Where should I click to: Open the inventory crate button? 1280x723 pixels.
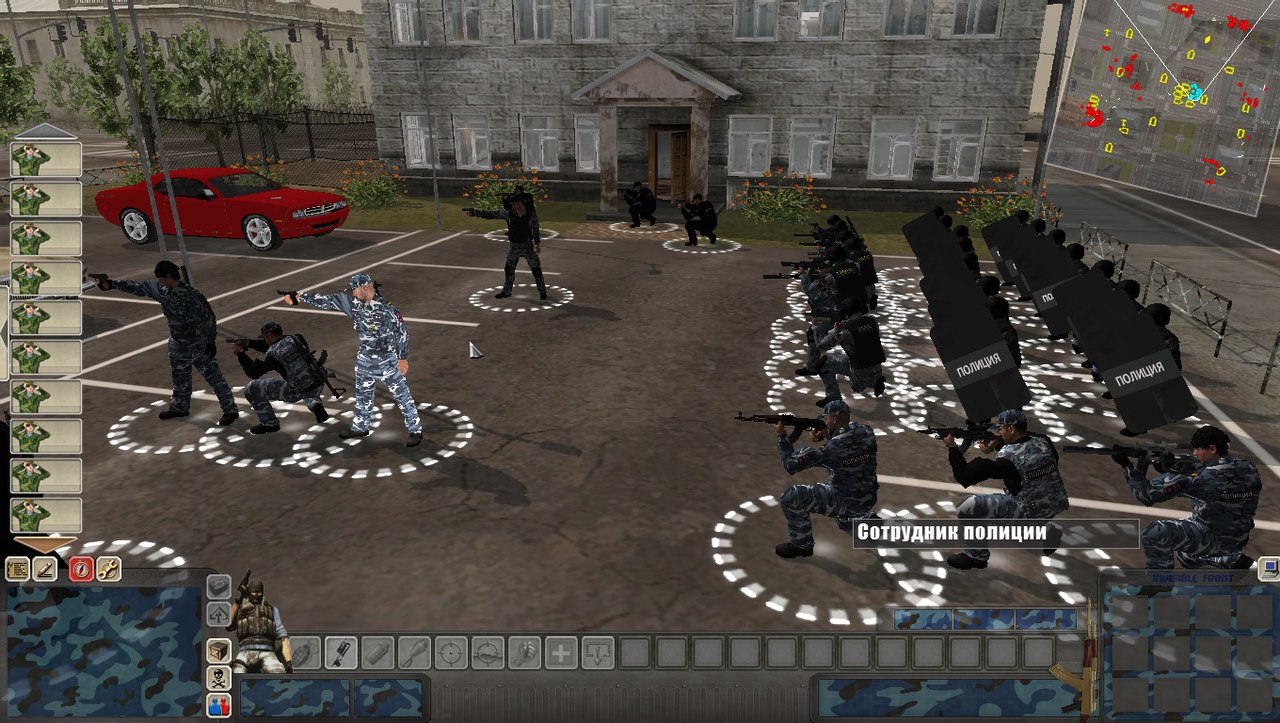click(x=219, y=651)
